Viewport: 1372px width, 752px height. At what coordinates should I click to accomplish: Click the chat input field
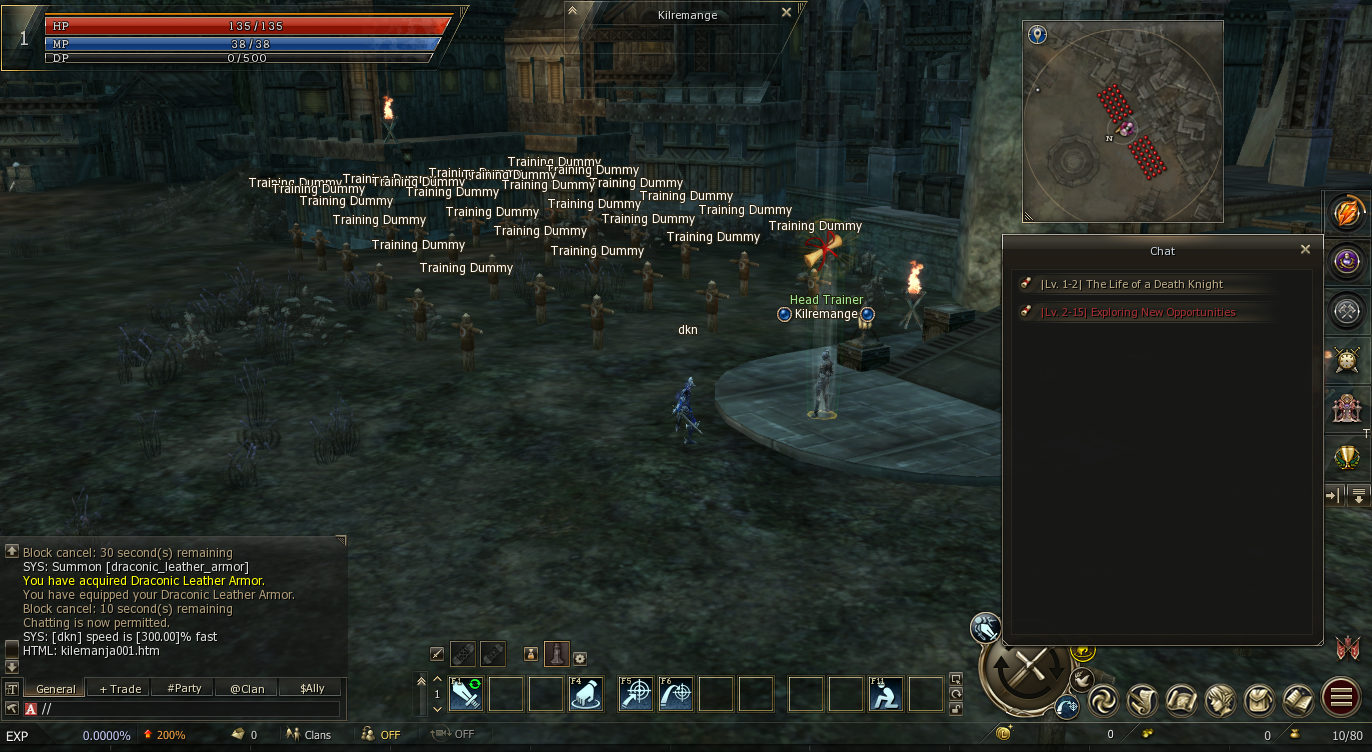coord(190,709)
